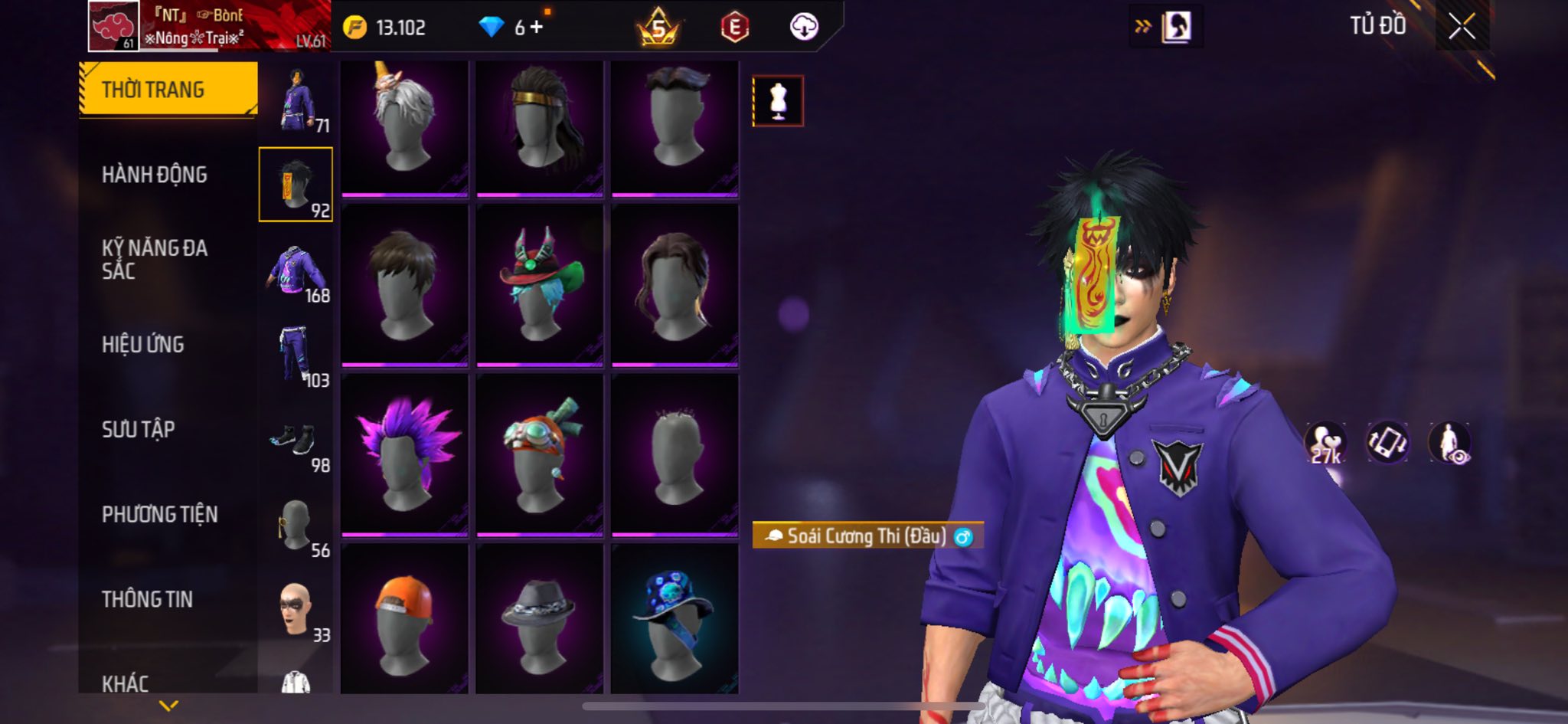Equip the blue skull bucket hat
The height and width of the screenshot is (724, 1568).
675,622
